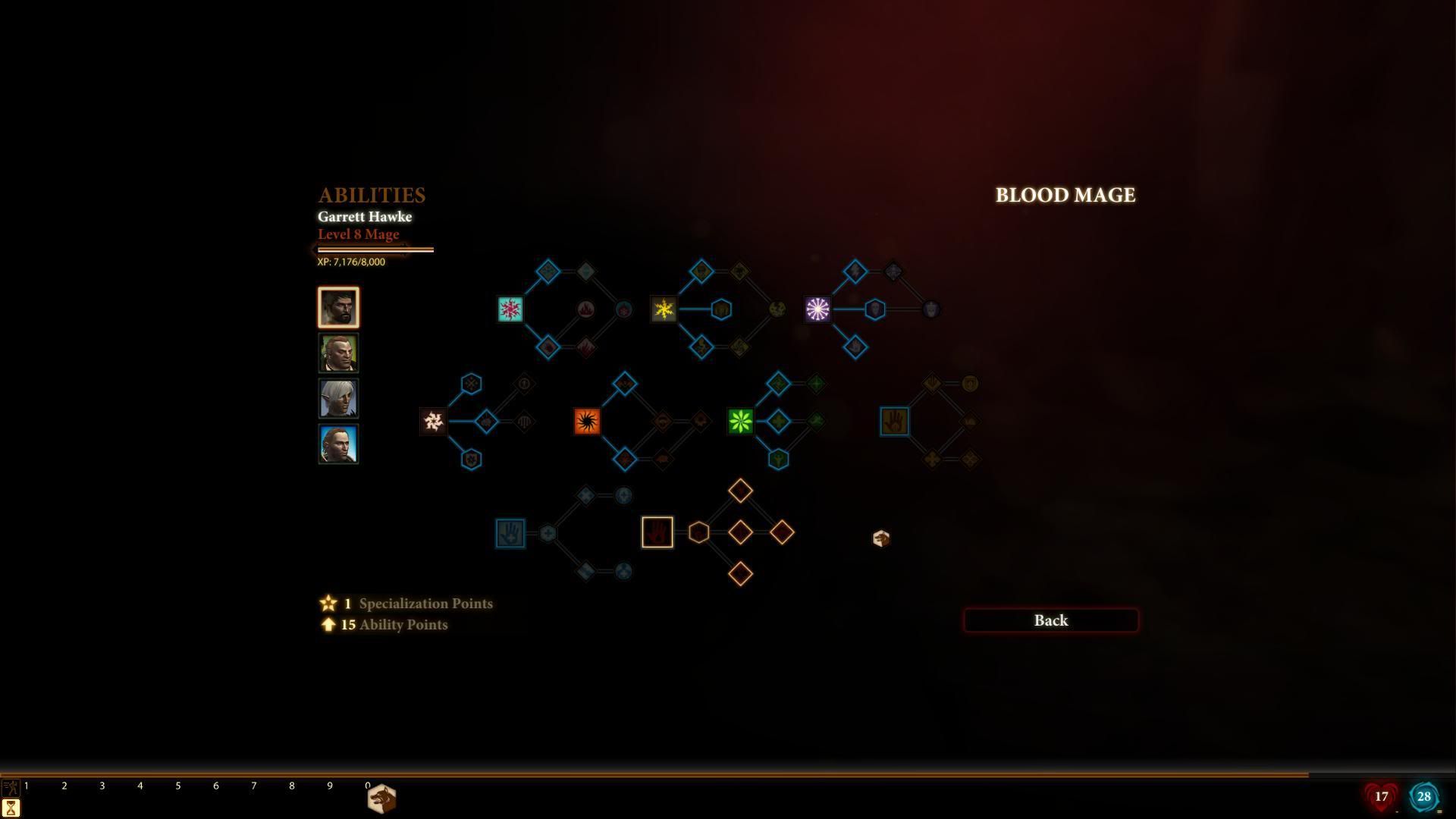Open the purple starburst Spirit tree icon

pos(817,309)
